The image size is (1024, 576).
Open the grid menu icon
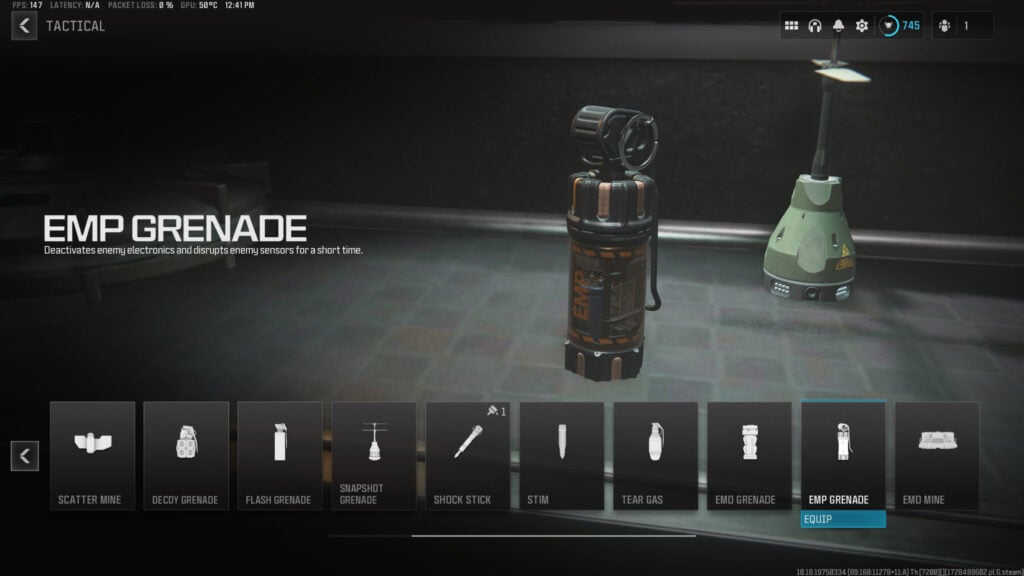point(791,26)
